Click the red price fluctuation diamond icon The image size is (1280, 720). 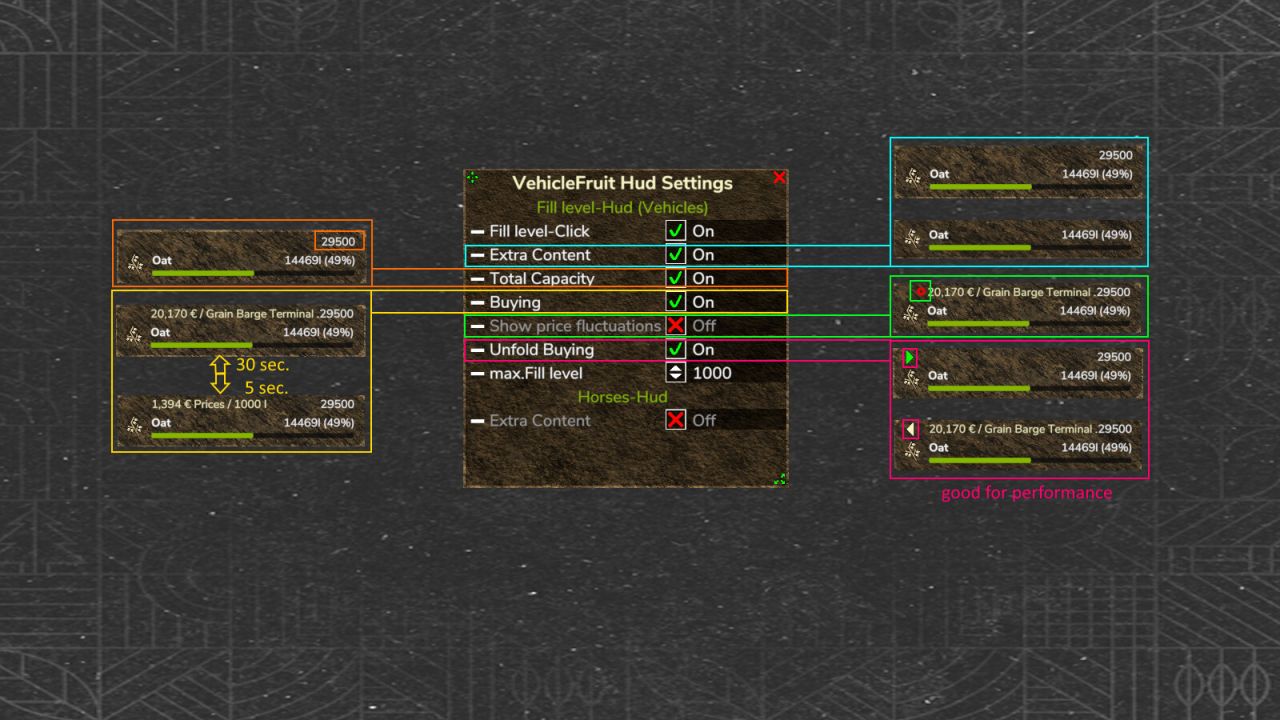click(x=920, y=291)
